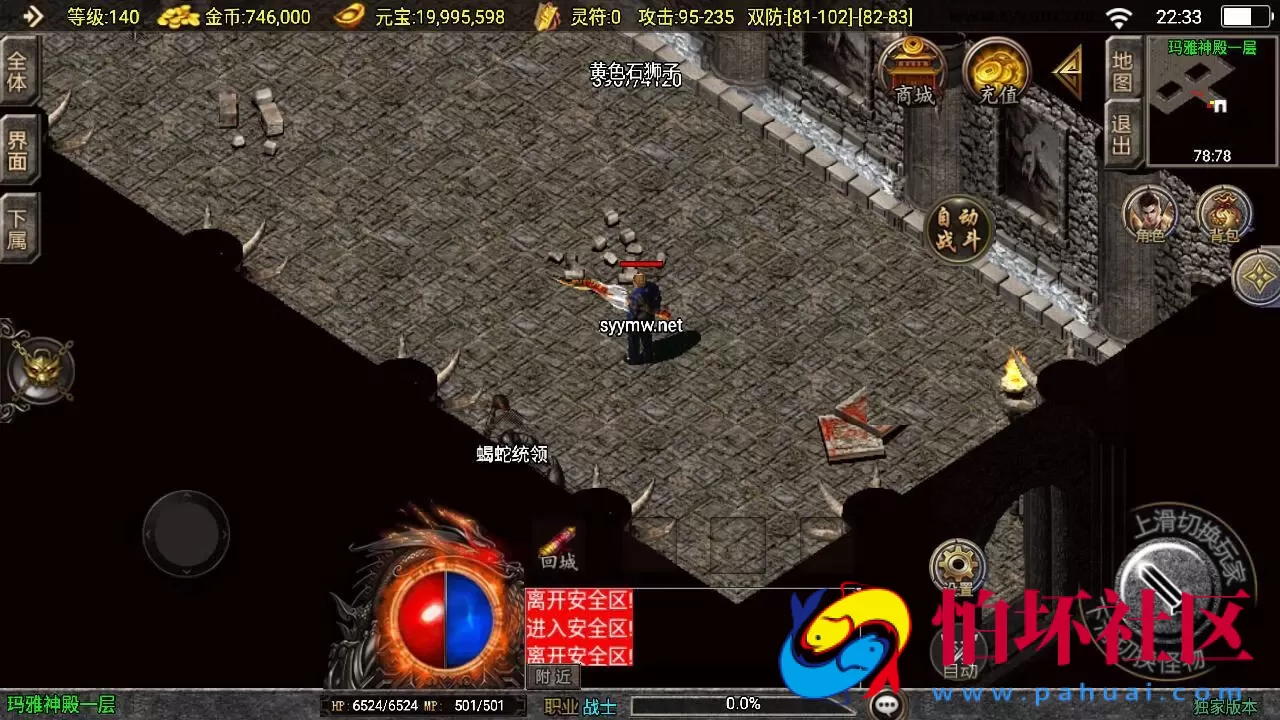Open the 背包 backpack icon
Screen dimensions: 1280x720
pyautogui.click(x=1225, y=213)
